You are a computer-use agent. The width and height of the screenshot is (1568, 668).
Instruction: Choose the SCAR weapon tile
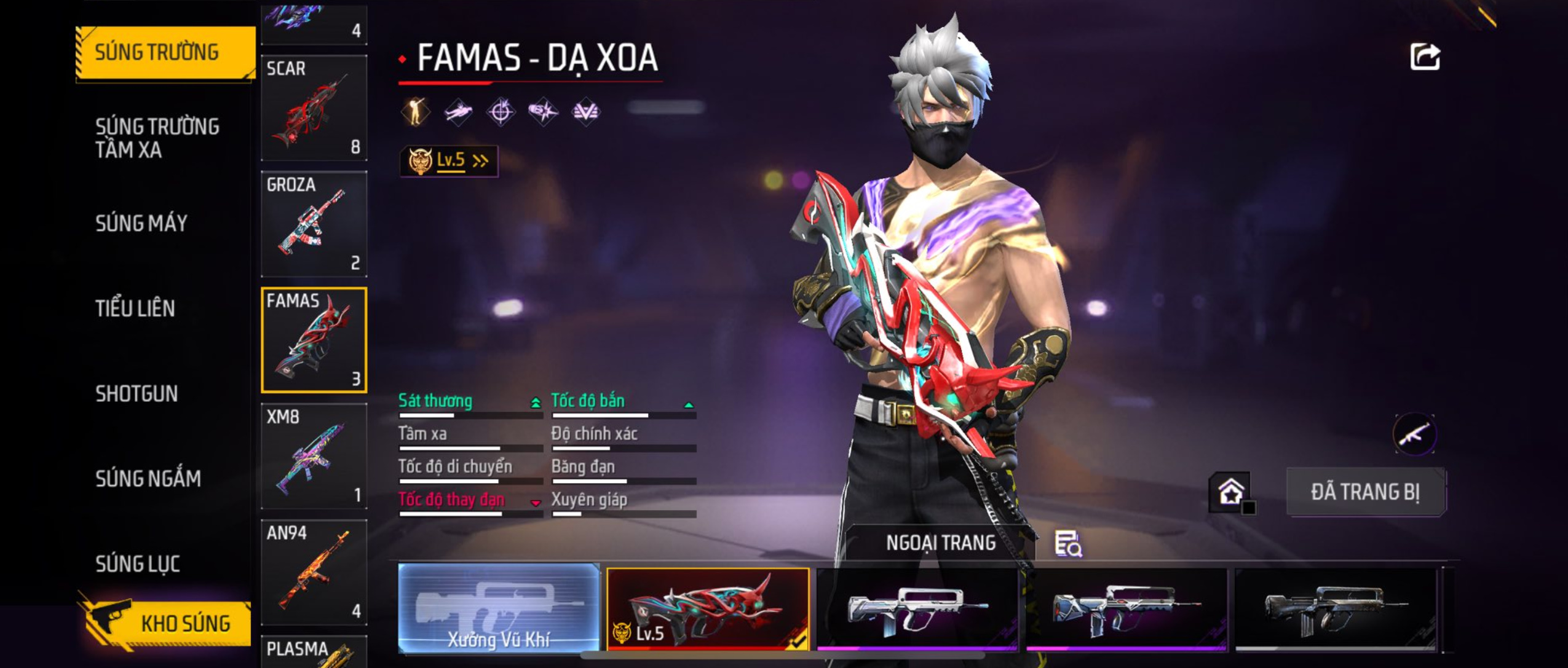(314, 108)
